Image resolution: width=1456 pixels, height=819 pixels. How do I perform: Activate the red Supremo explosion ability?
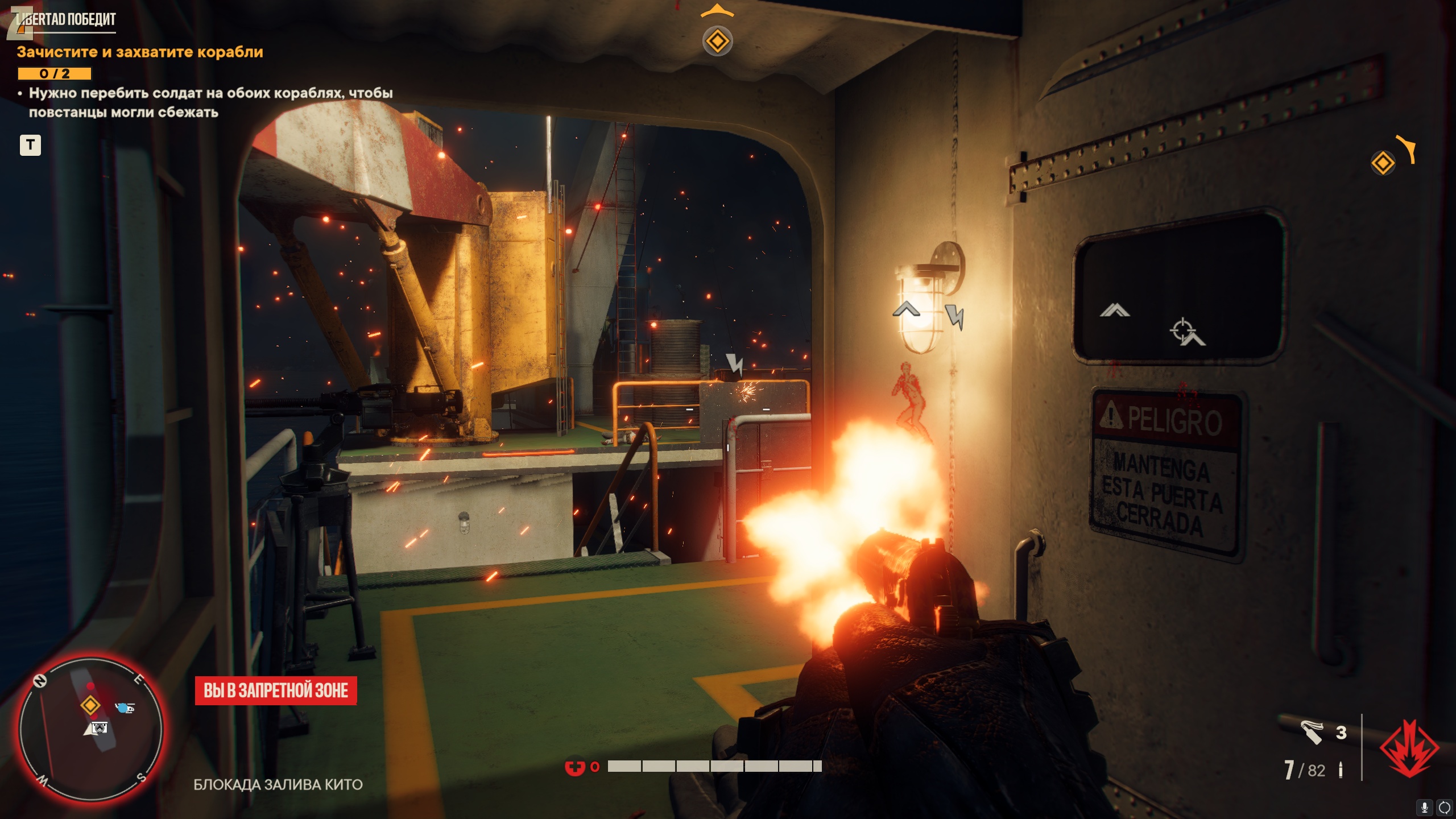coord(1409,748)
